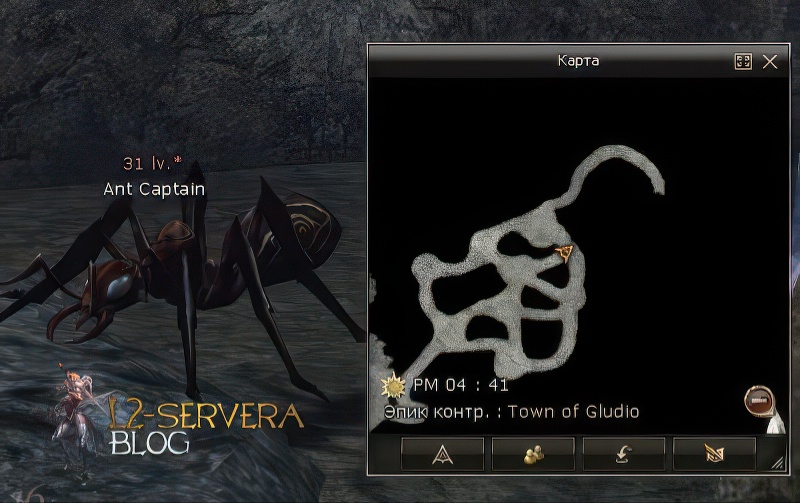Select the folded-map icon button

(714, 454)
